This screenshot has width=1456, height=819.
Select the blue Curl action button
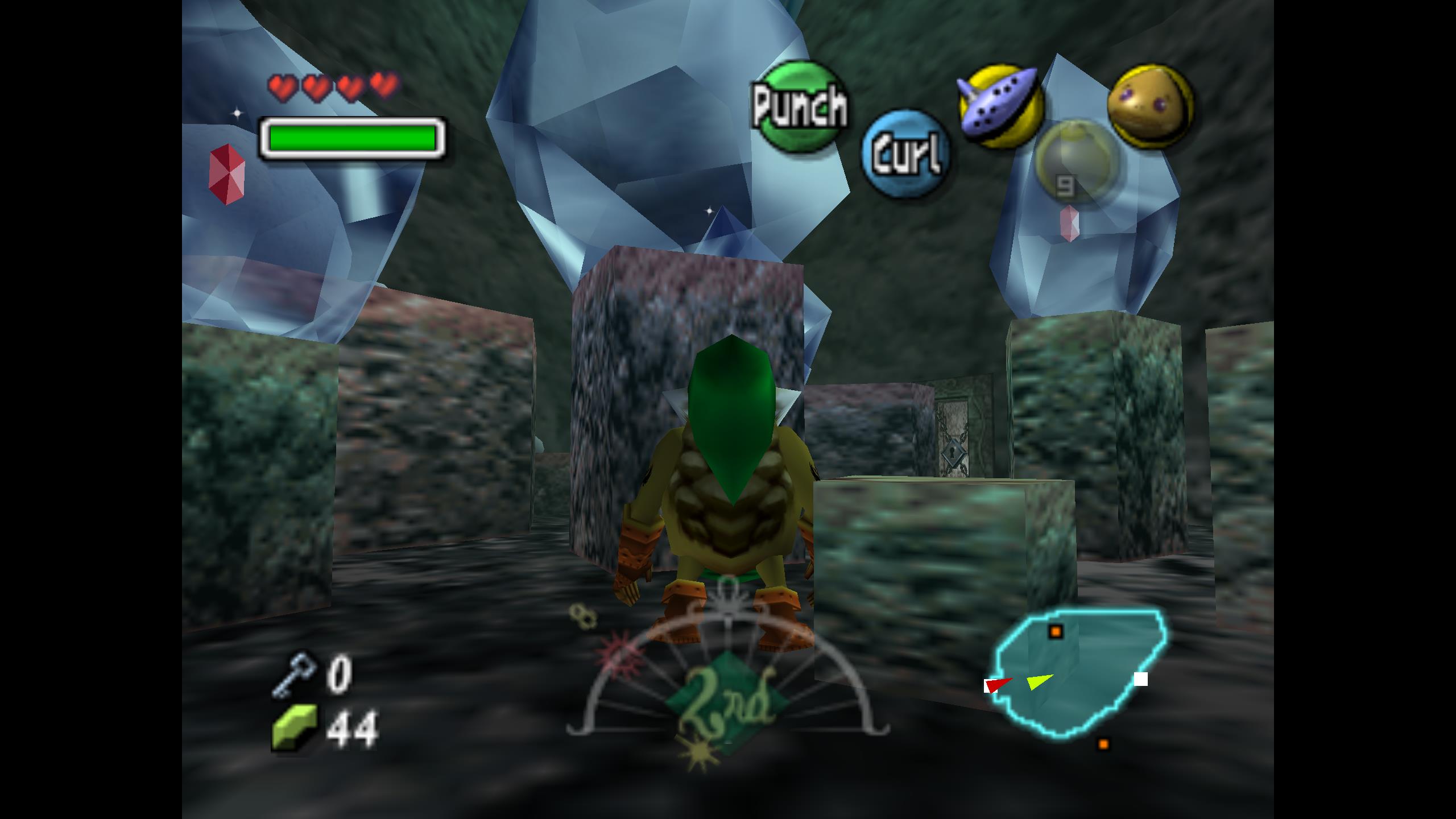[x=905, y=154]
